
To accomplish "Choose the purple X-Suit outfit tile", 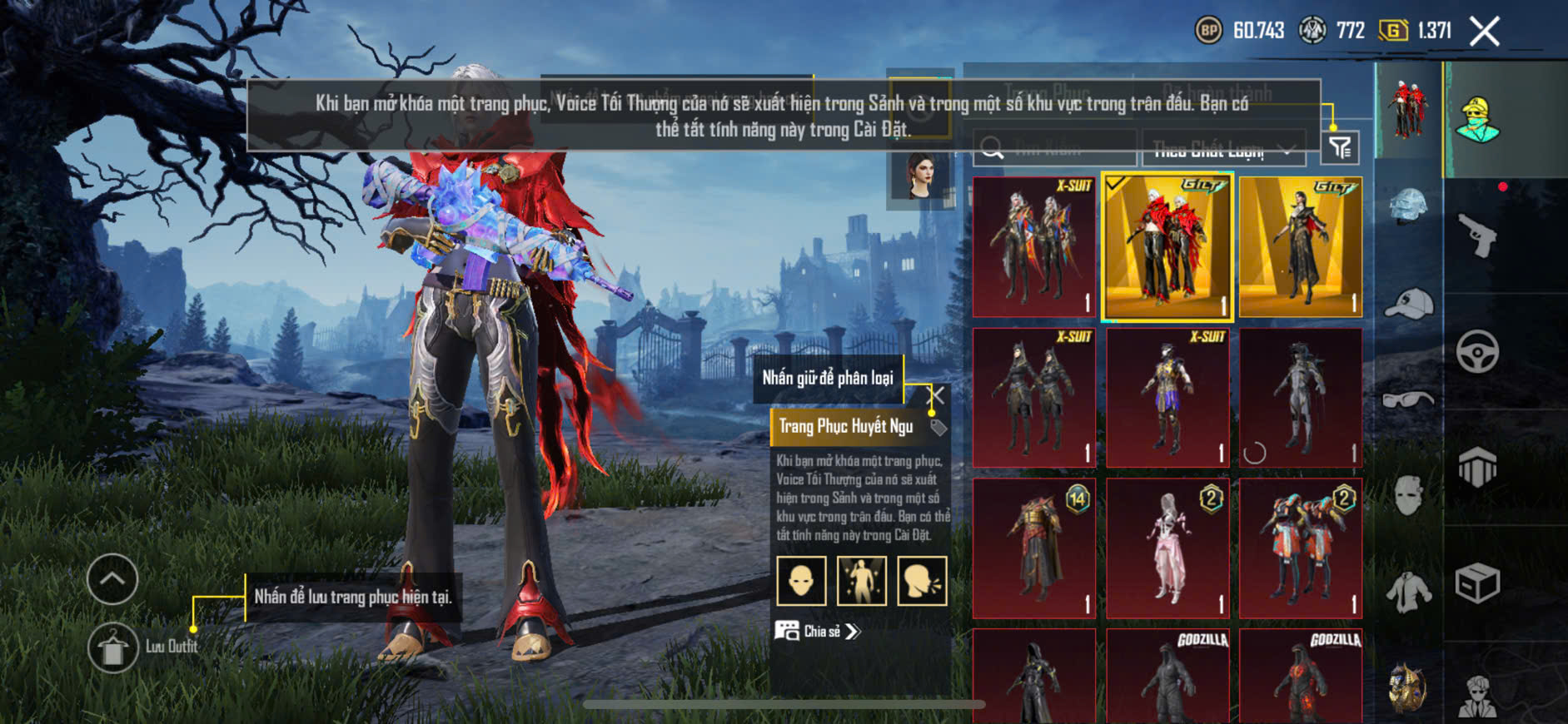I will click(x=1167, y=397).
